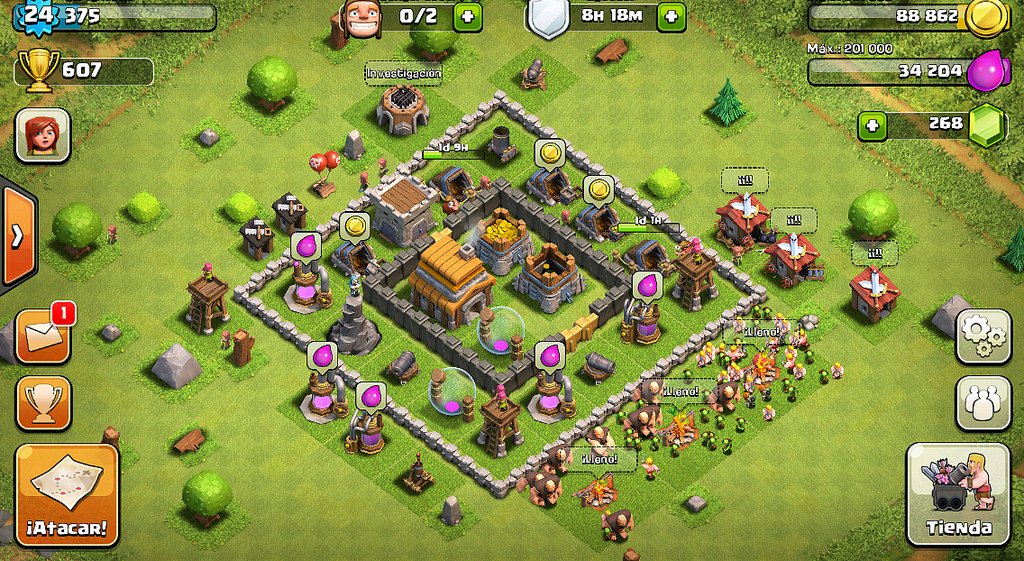Image resolution: width=1024 pixels, height=561 pixels.
Task: Add a builder with the plus button
Action: coord(466,16)
